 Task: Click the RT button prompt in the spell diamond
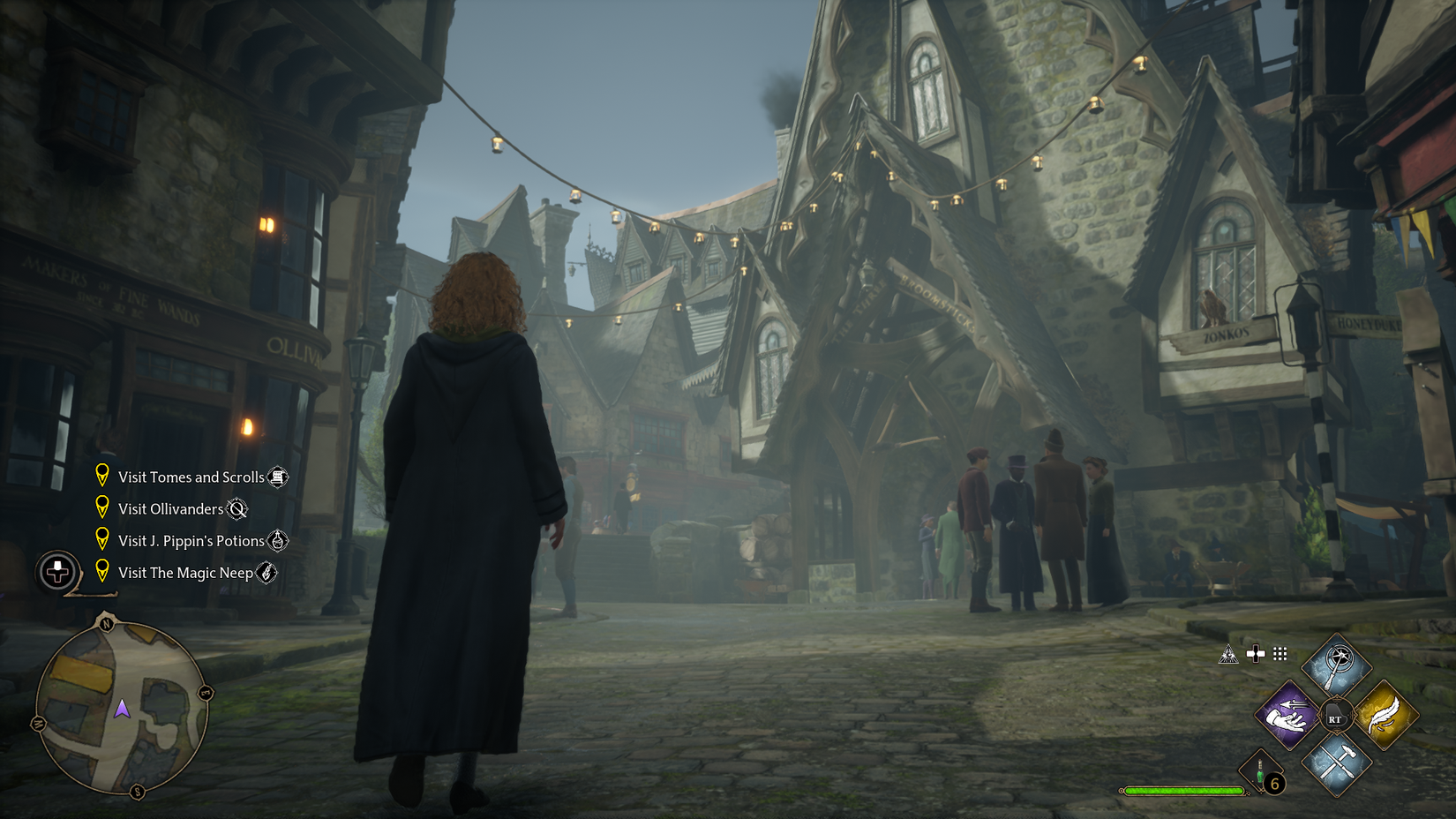click(x=1335, y=717)
